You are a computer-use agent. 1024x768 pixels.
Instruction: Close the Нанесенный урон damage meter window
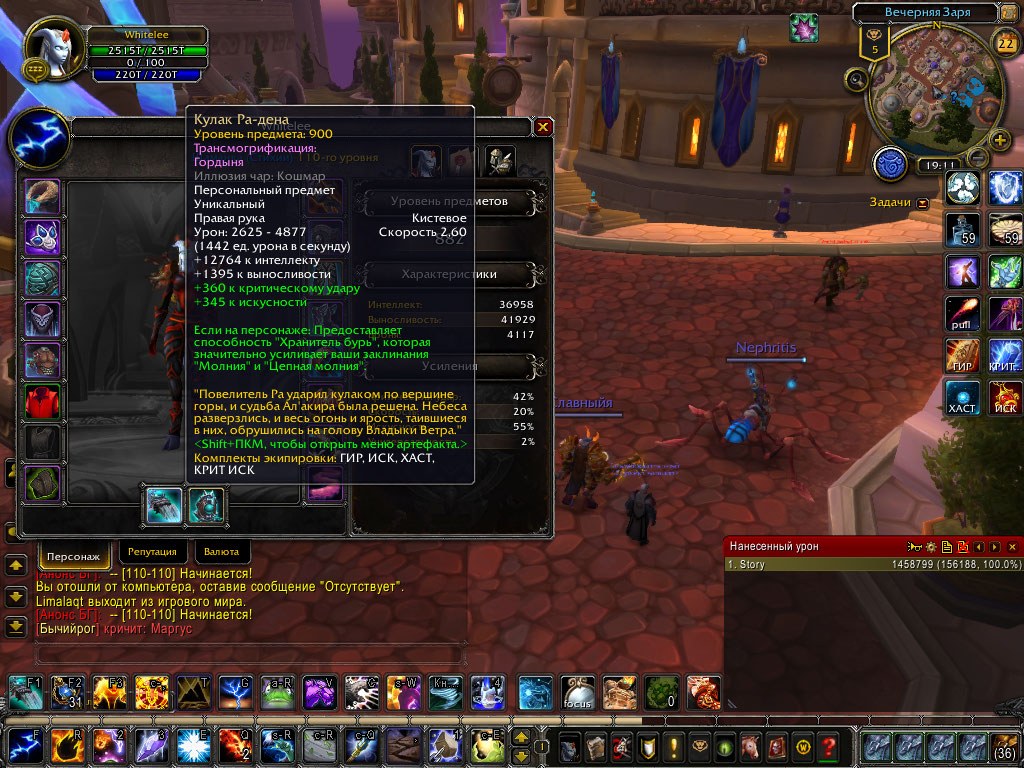point(1012,547)
